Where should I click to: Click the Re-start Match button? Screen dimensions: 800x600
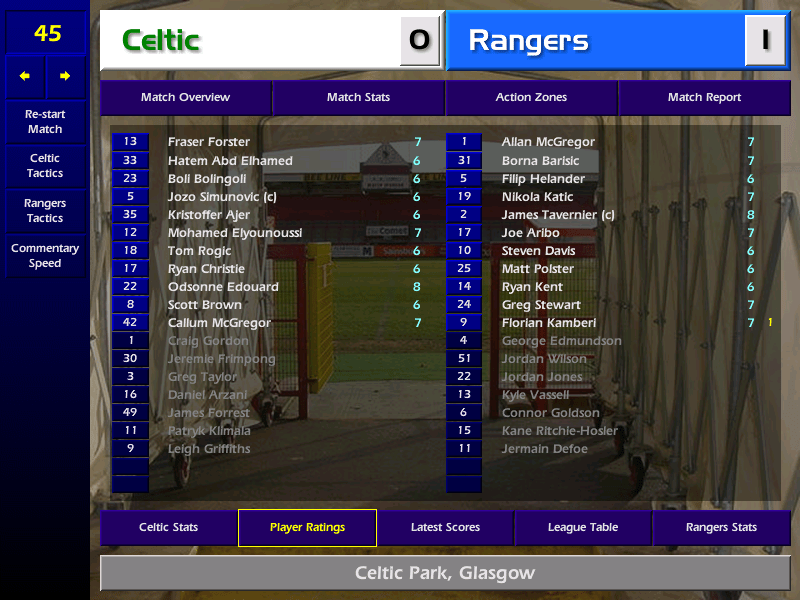45,122
